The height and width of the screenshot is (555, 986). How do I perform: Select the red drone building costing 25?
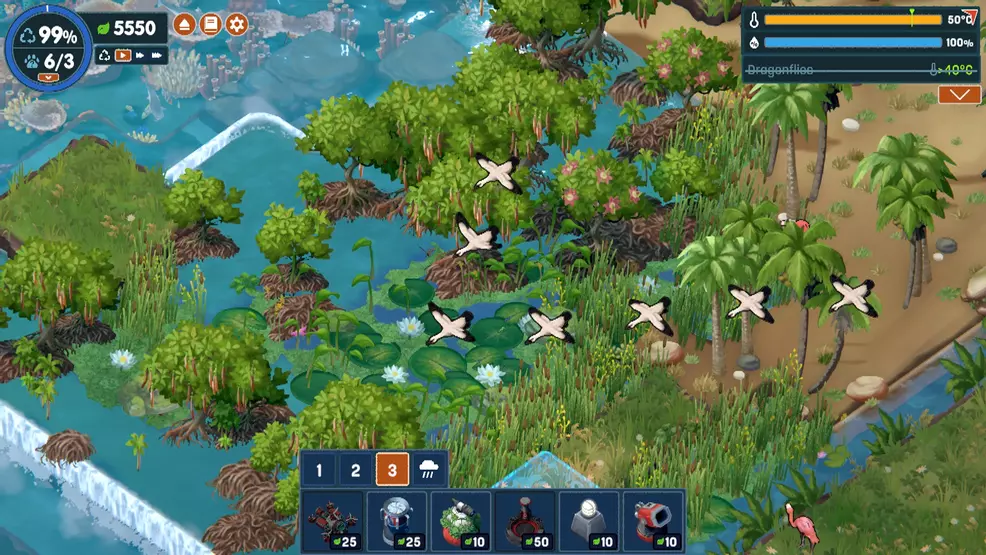(333, 521)
